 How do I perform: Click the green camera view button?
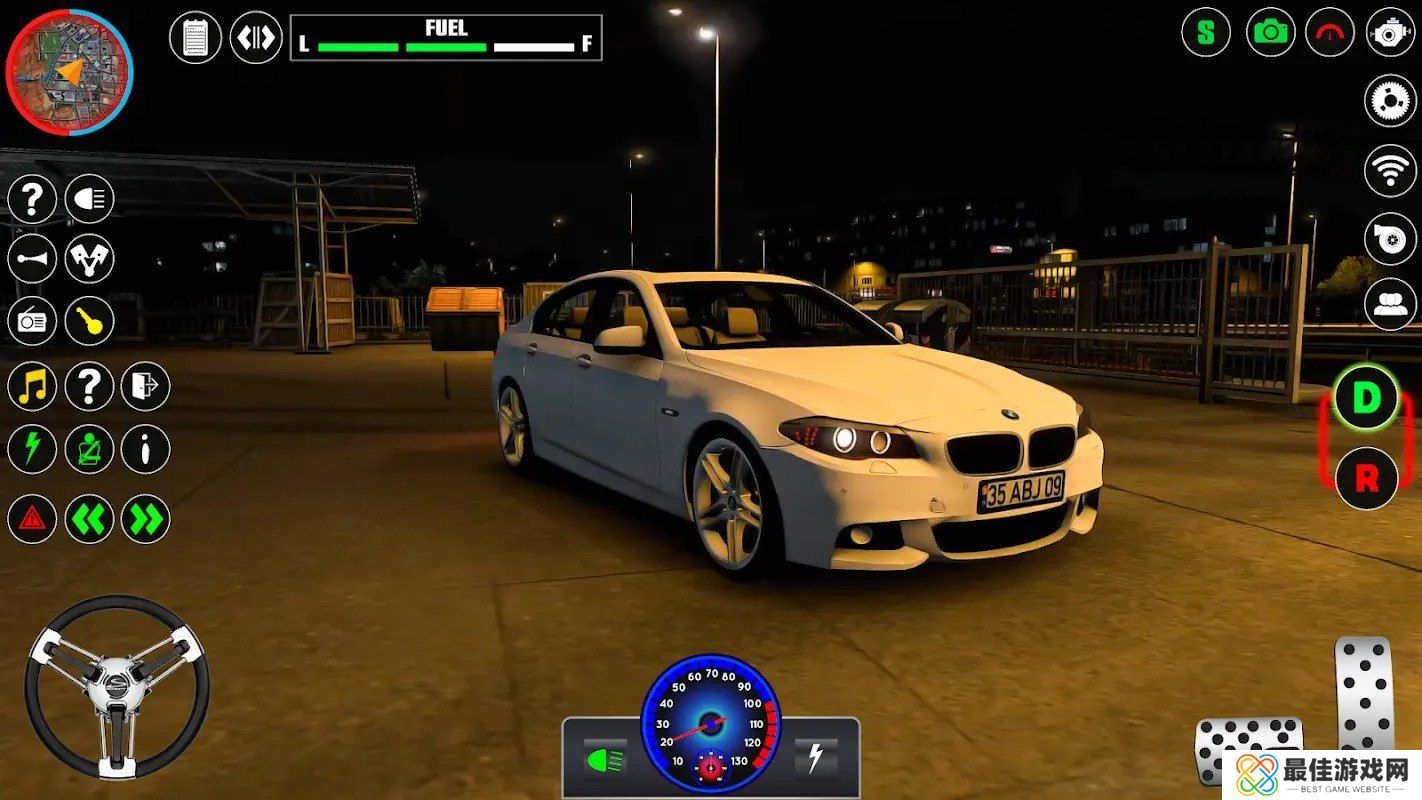(1270, 32)
